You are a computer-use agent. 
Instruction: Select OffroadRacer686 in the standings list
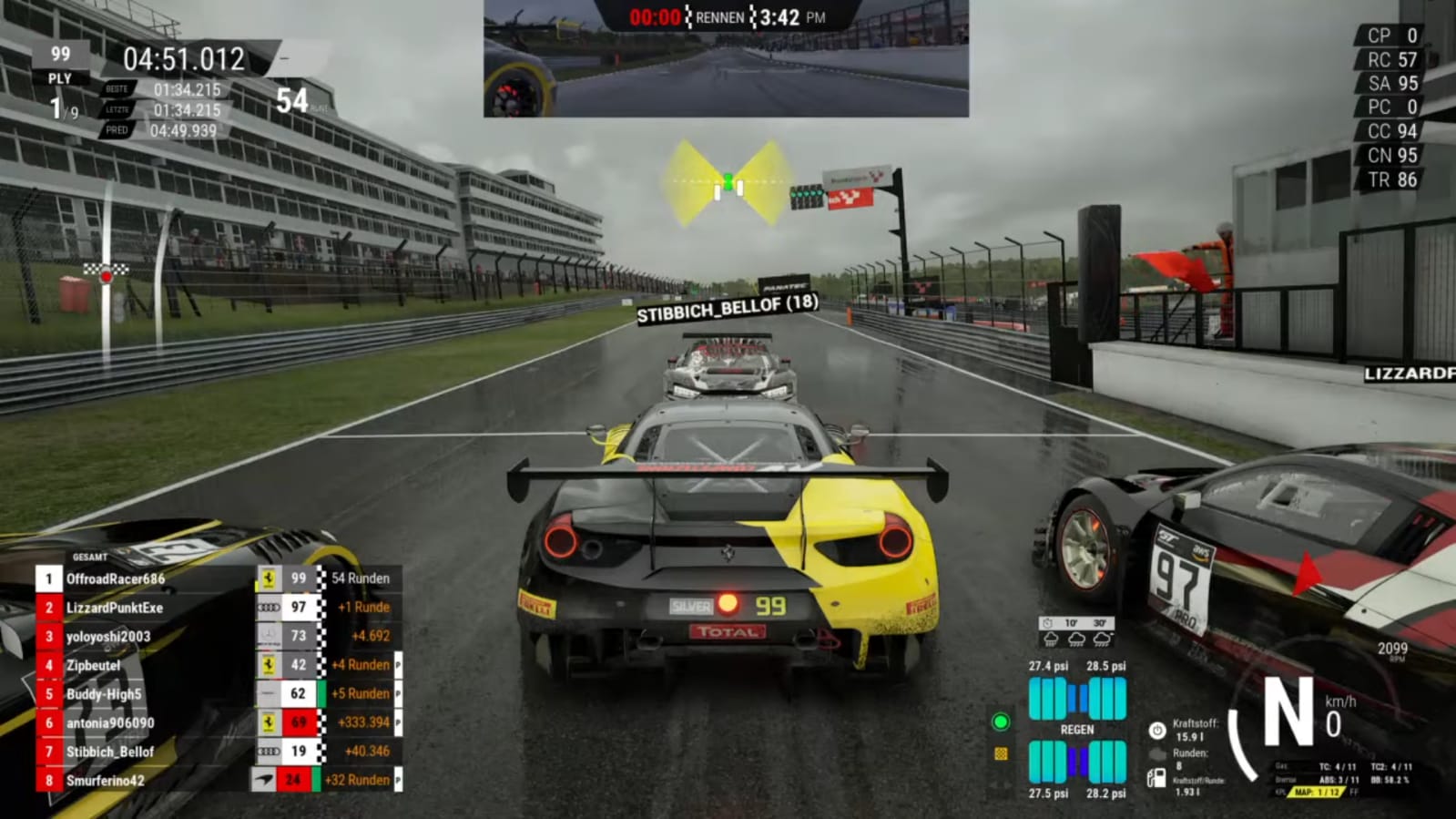pos(116,578)
